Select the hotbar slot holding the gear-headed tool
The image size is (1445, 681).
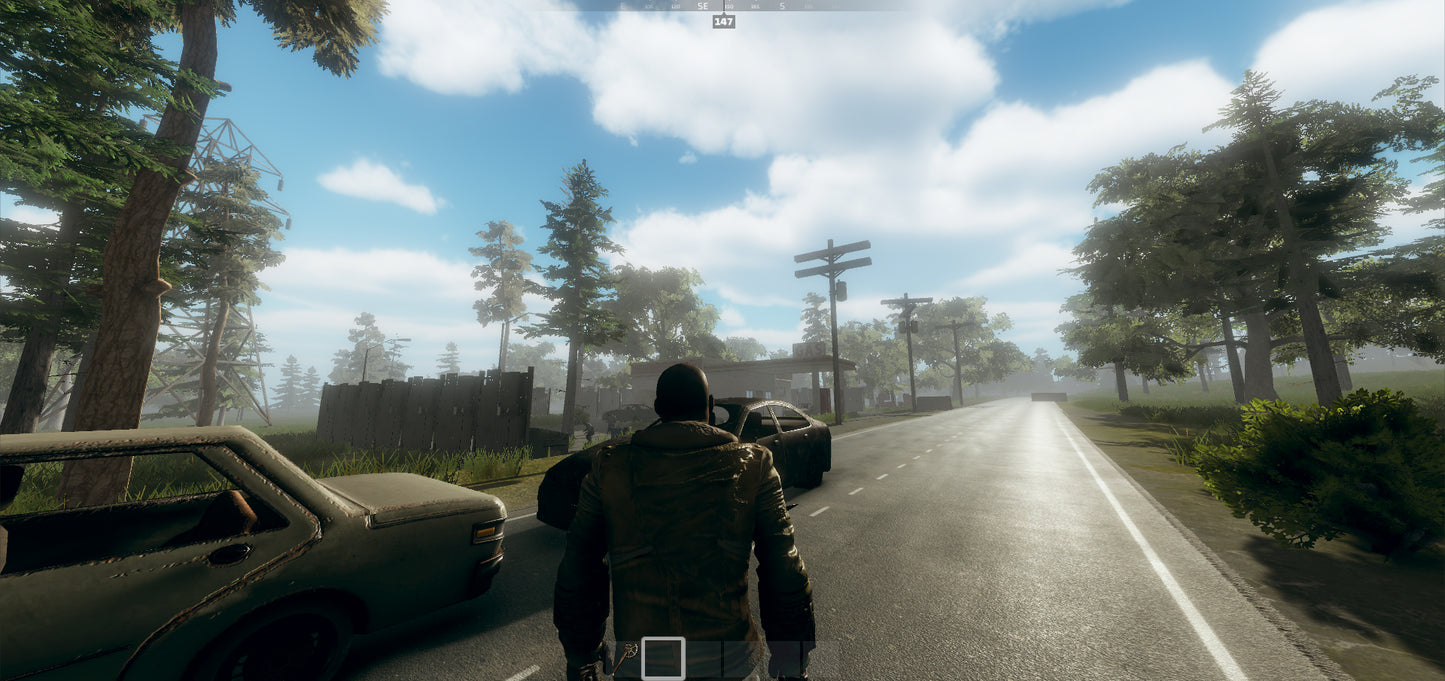pyautogui.click(x=626, y=658)
